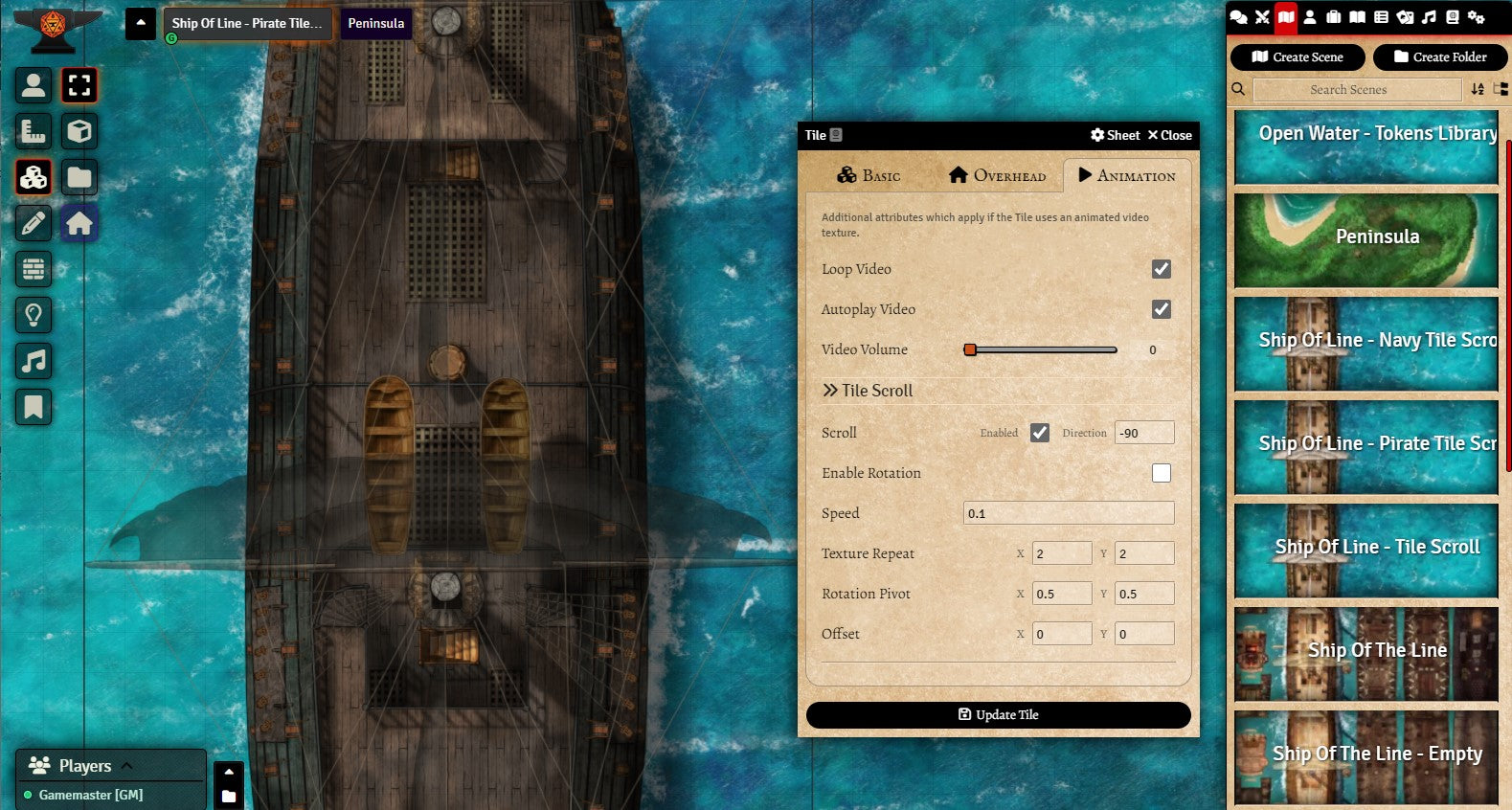The image size is (1512, 810).
Task: Toggle the Loop Video checkbox
Action: pyautogui.click(x=1161, y=269)
